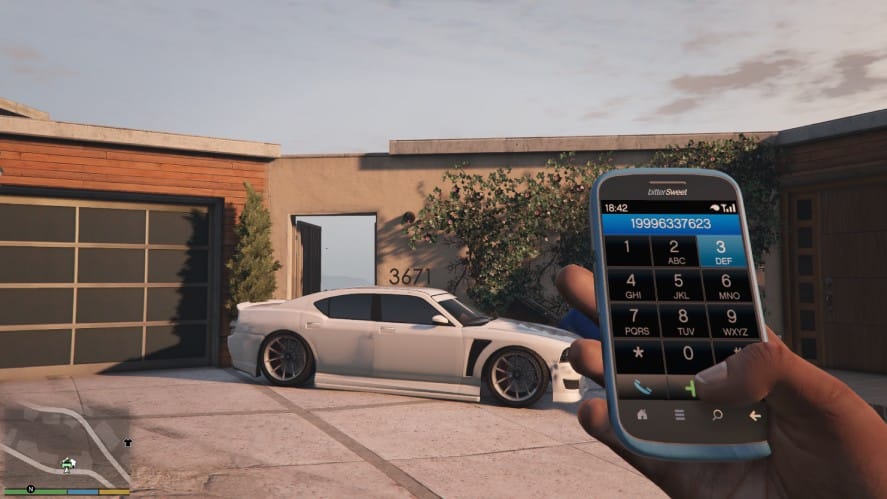The height and width of the screenshot is (499, 887).
Task: Click the minimap
Action: pyautogui.click(x=66, y=446)
